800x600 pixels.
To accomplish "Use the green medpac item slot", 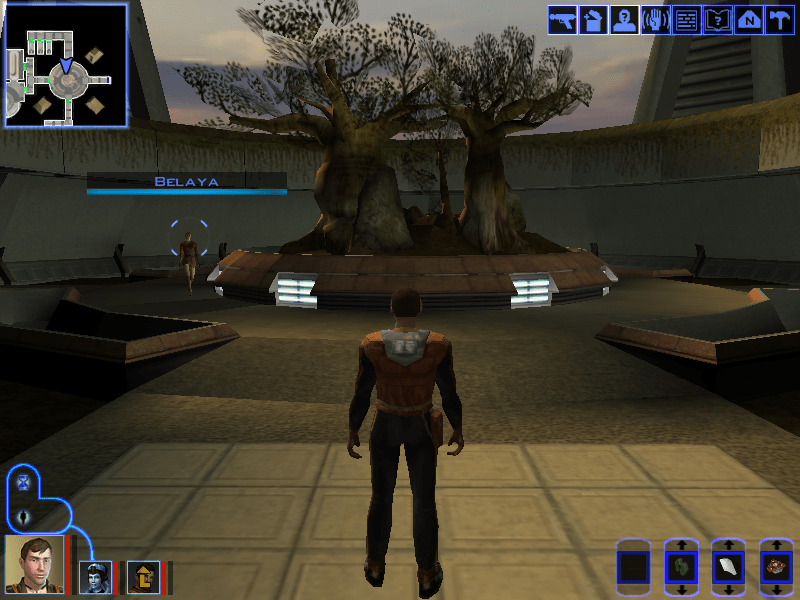I will tap(681, 567).
